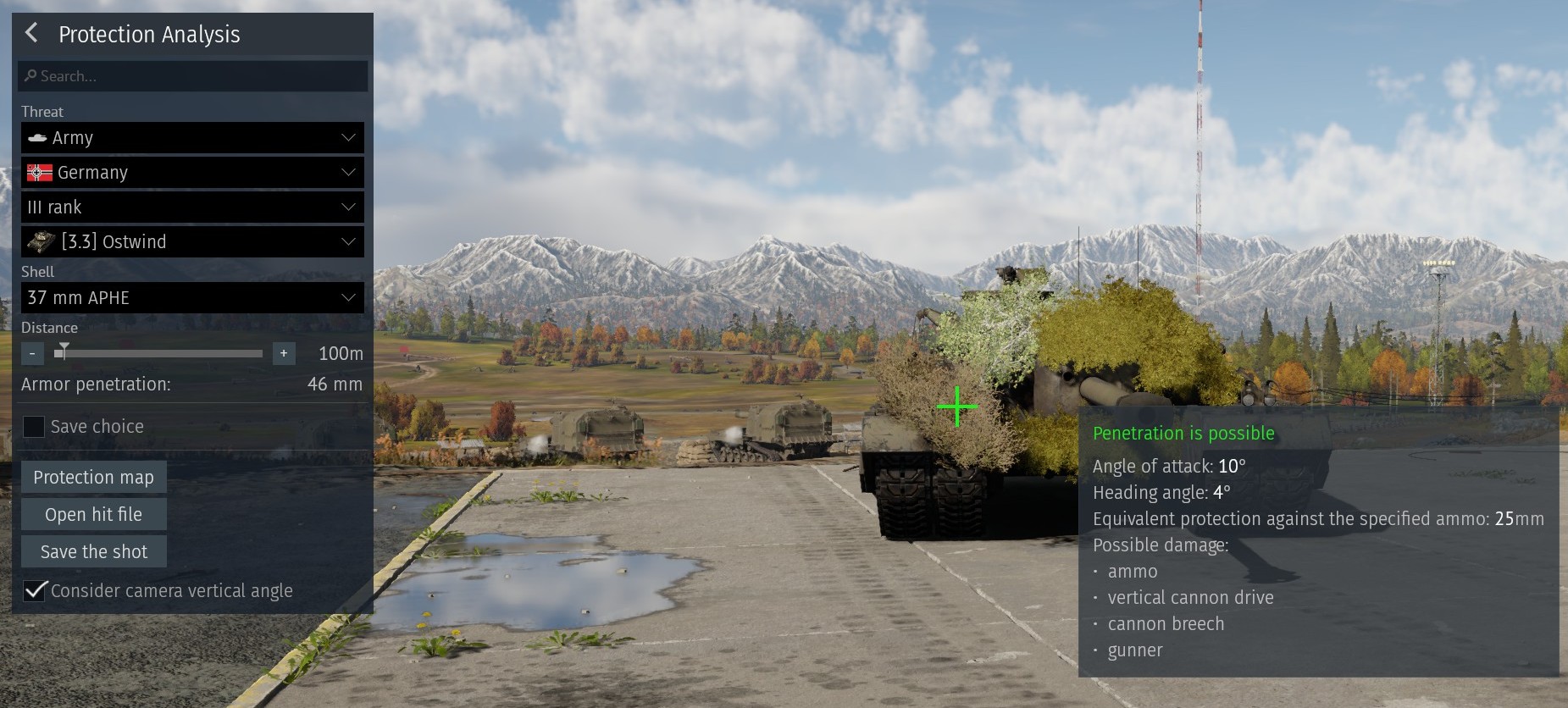Save the shot
Screen dimensions: 1568x708
pyautogui.click(x=93, y=552)
